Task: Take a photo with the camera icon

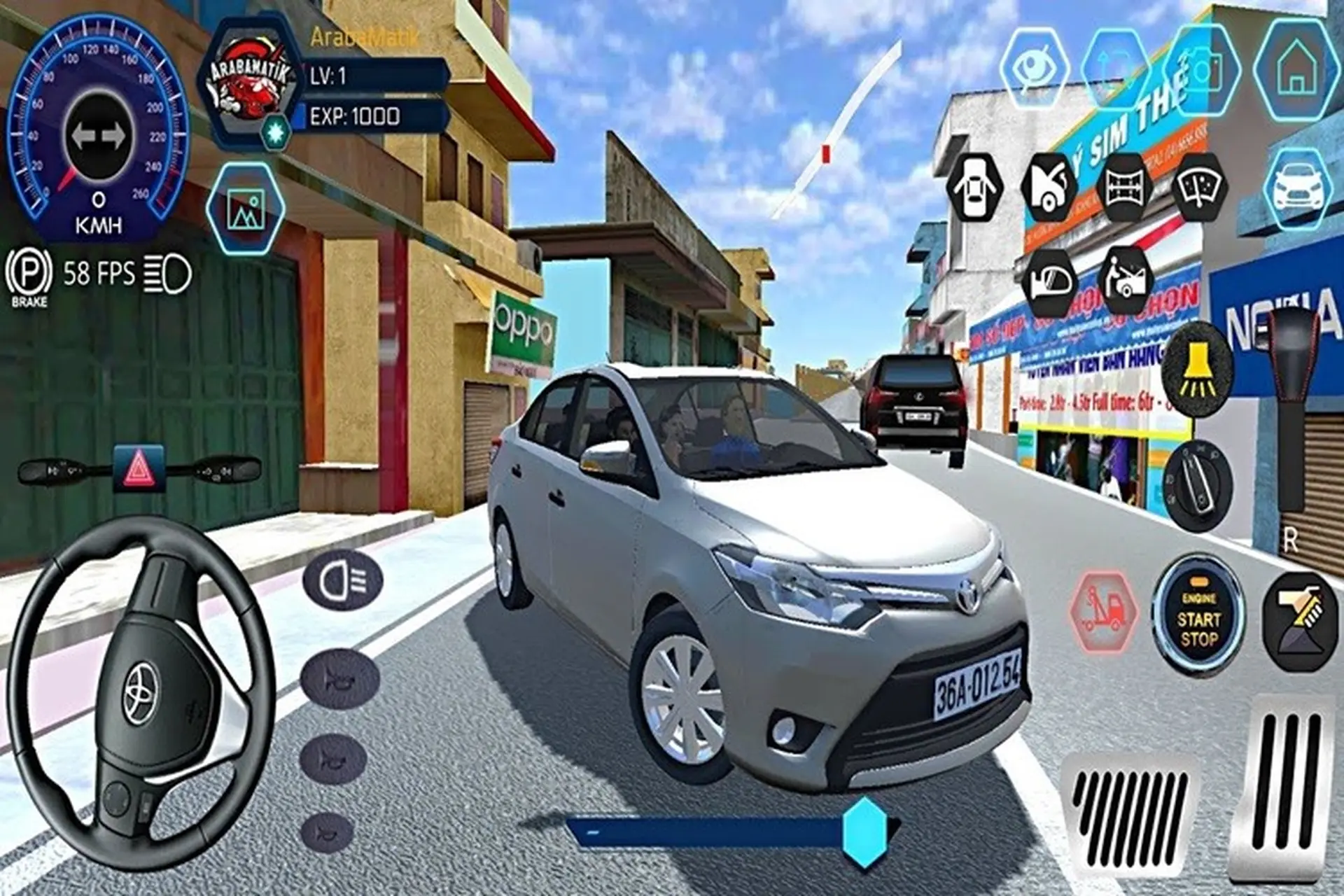Action: (x=1190, y=66)
